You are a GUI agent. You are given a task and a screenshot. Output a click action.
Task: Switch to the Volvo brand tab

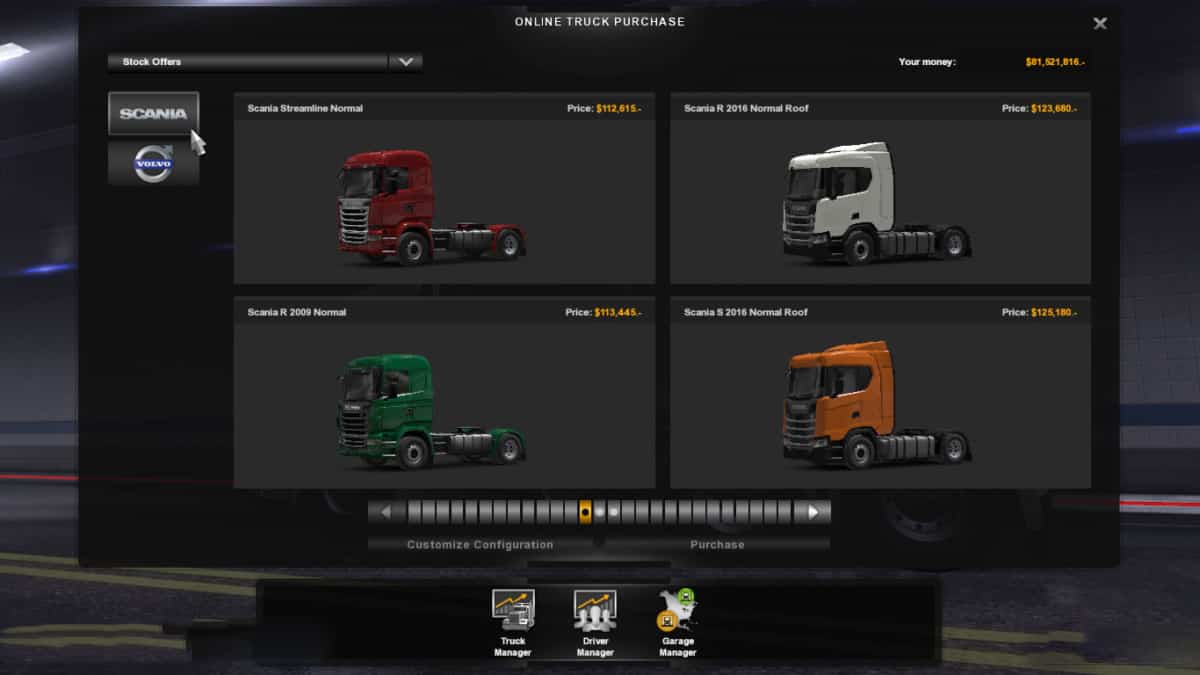(153, 163)
